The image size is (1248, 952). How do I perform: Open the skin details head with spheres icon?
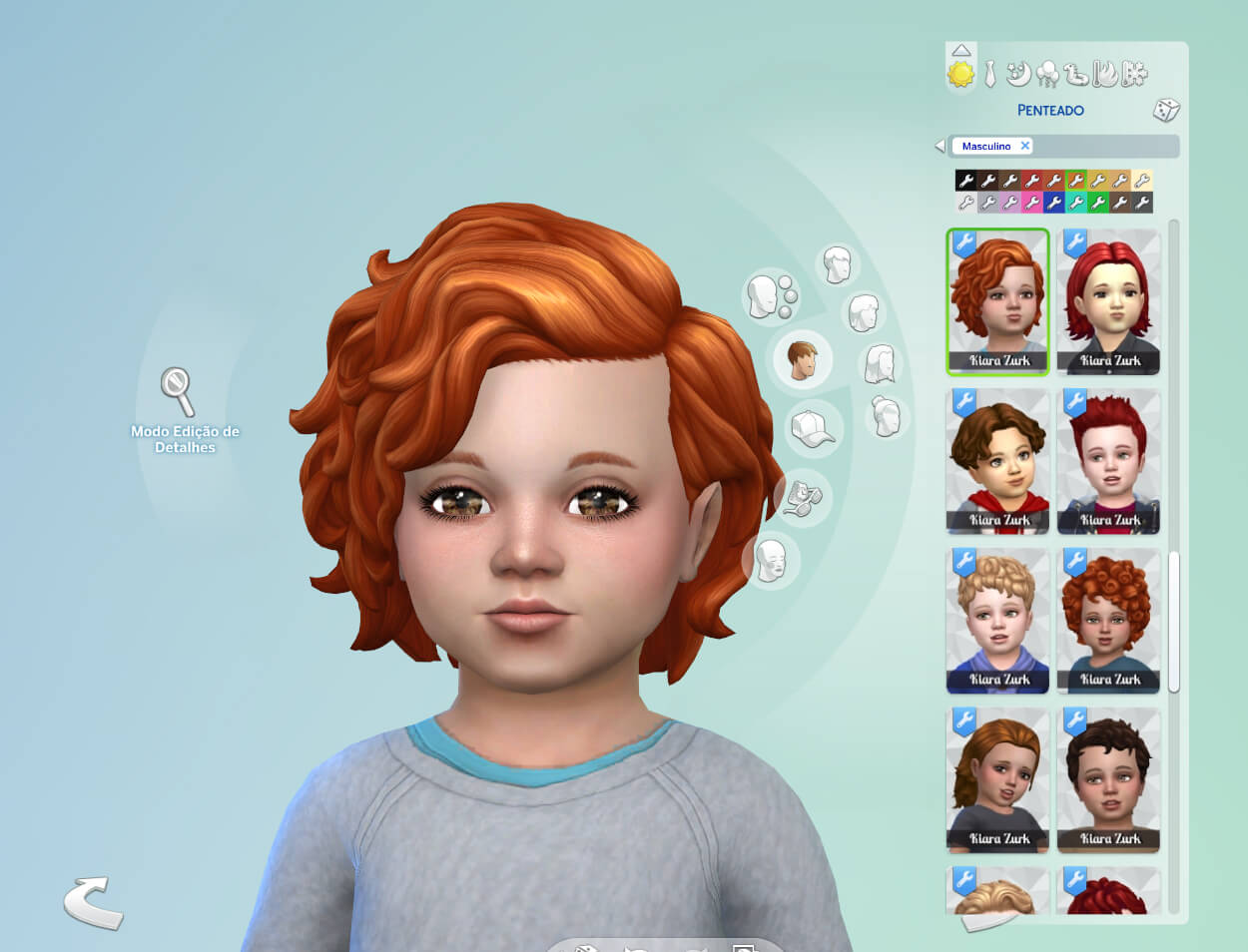click(769, 296)
